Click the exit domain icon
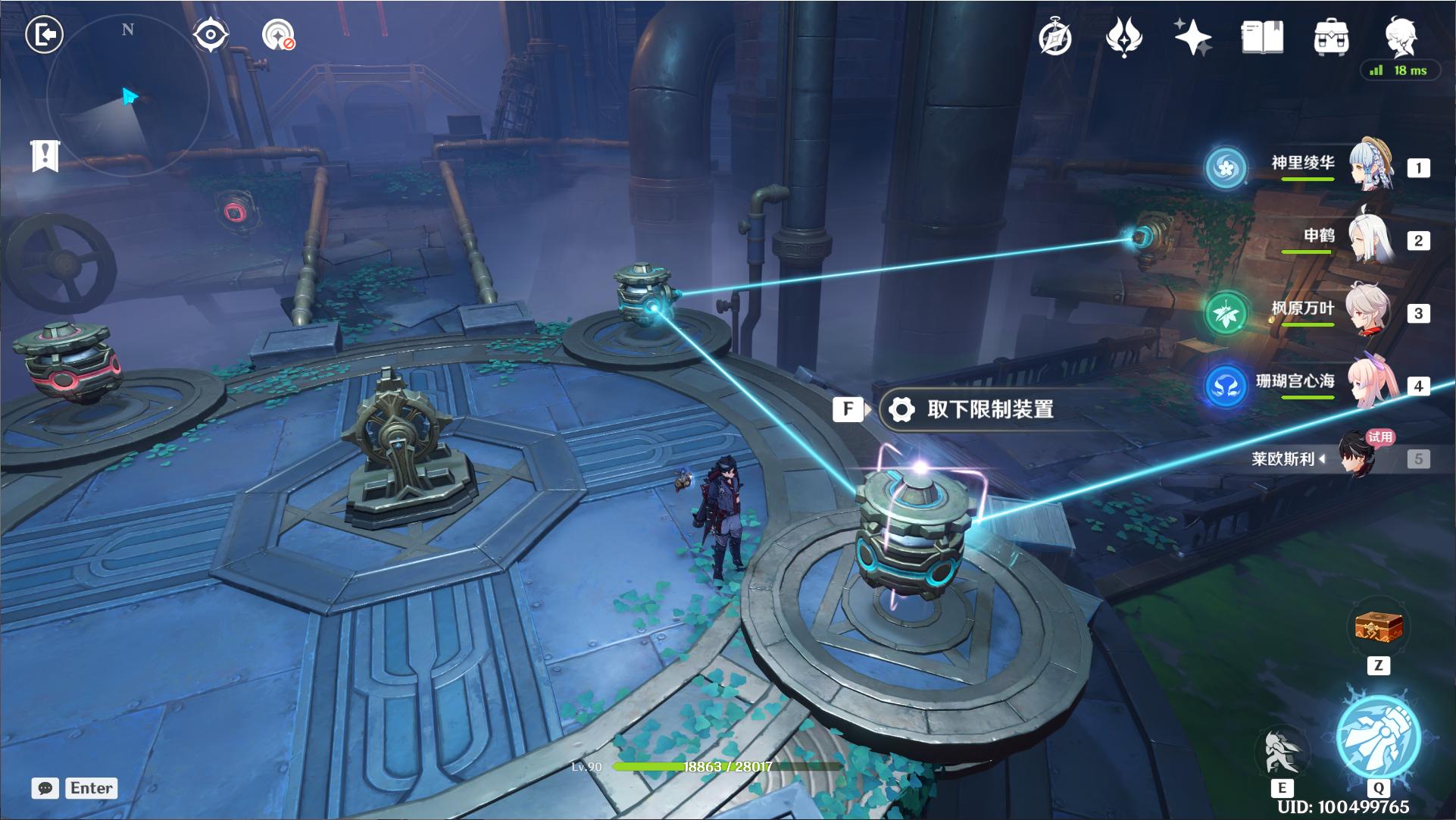1456x820 pixels. [44, 35]
